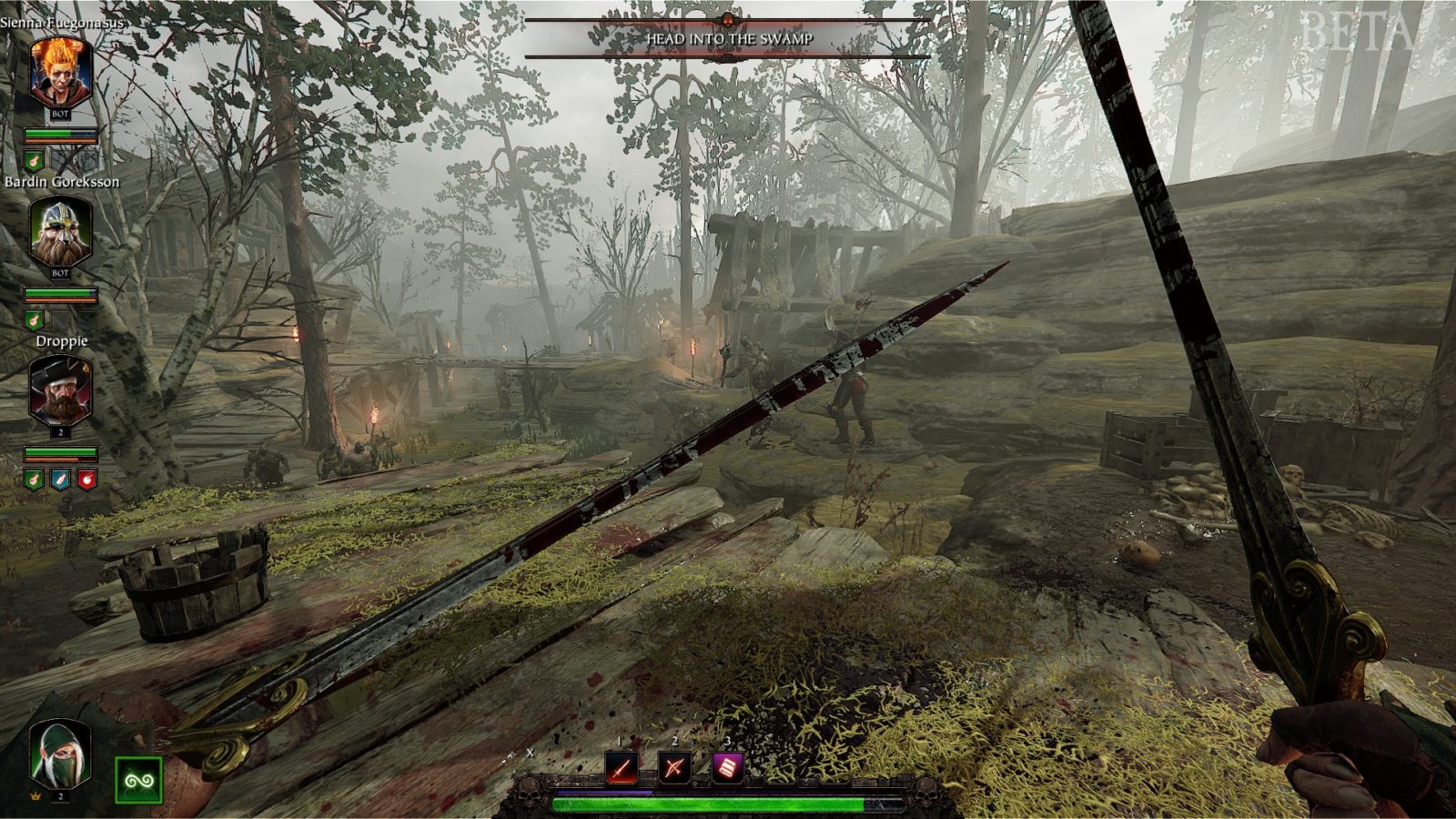Click the HEAD INTO THE SWAMP objective banner

click(x=728, y=40)
